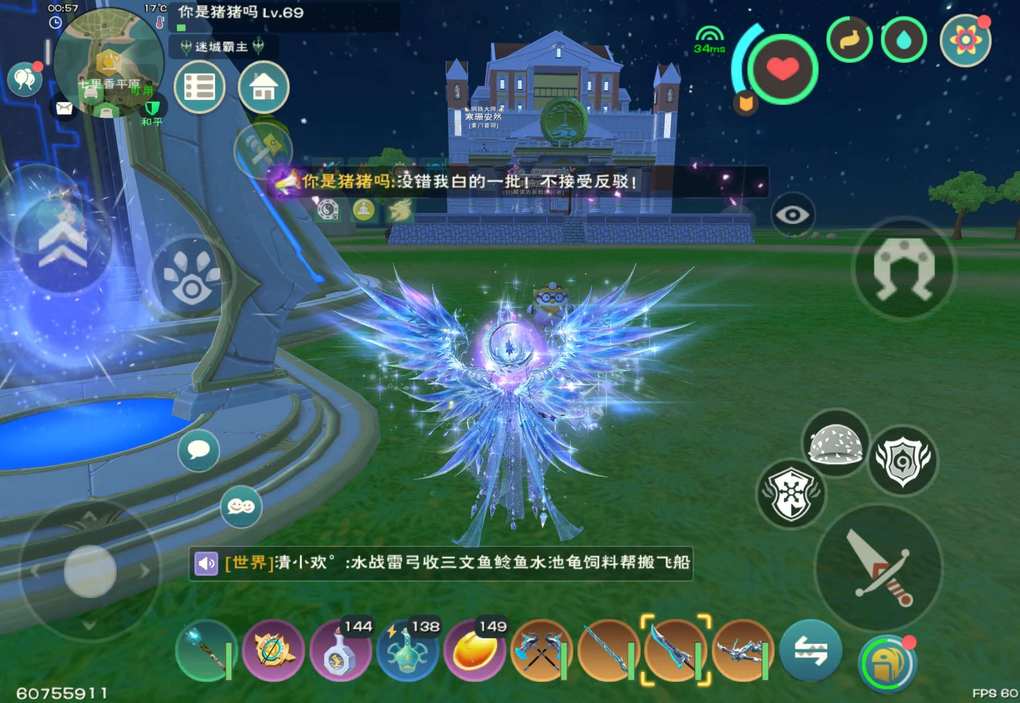This screenshot has height=703, width=1020.
Task: Tap the house home button
Action: pos(264,88)
